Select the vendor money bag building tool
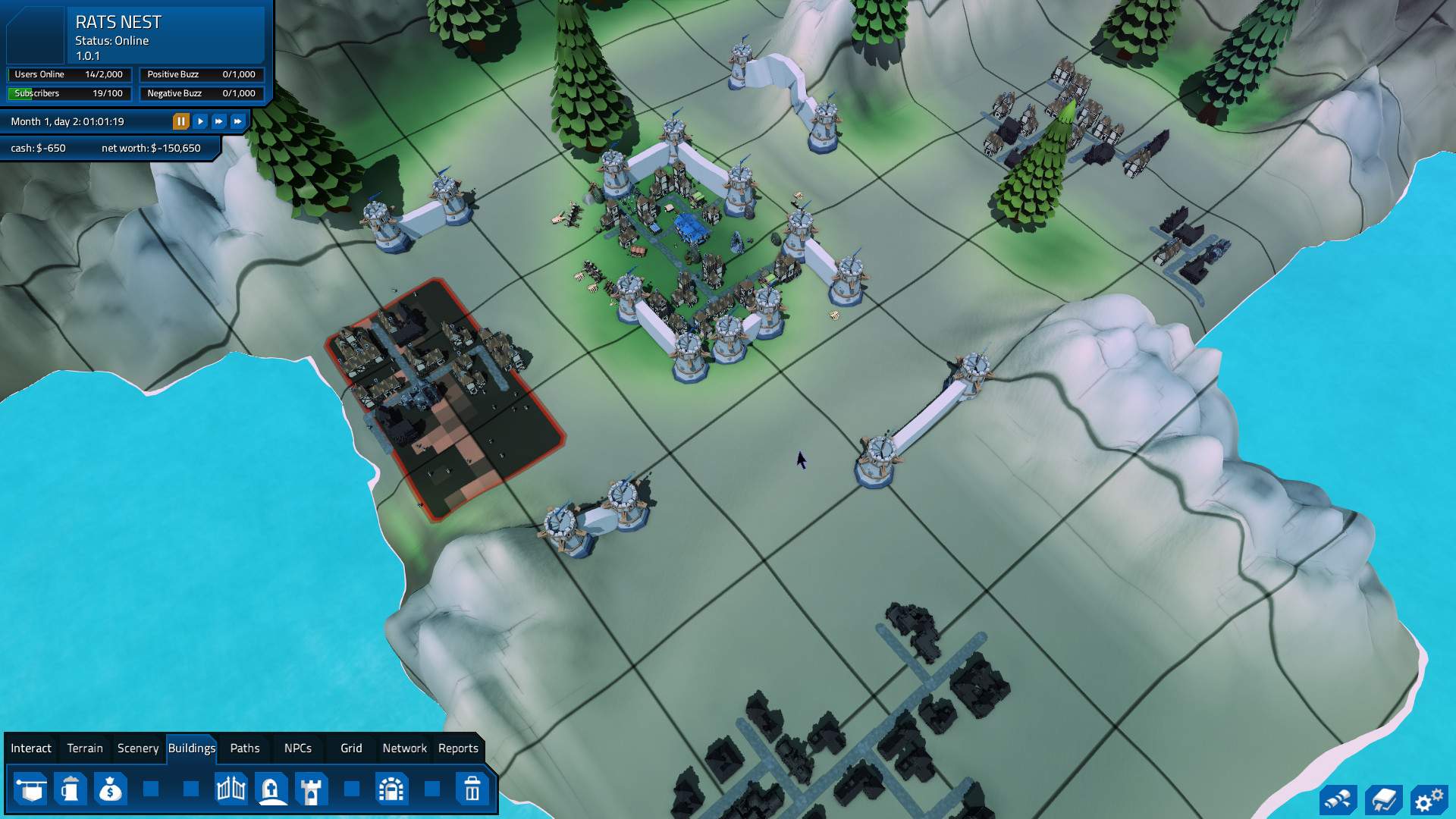The image size is (1456, 819). tap(111, 789)
